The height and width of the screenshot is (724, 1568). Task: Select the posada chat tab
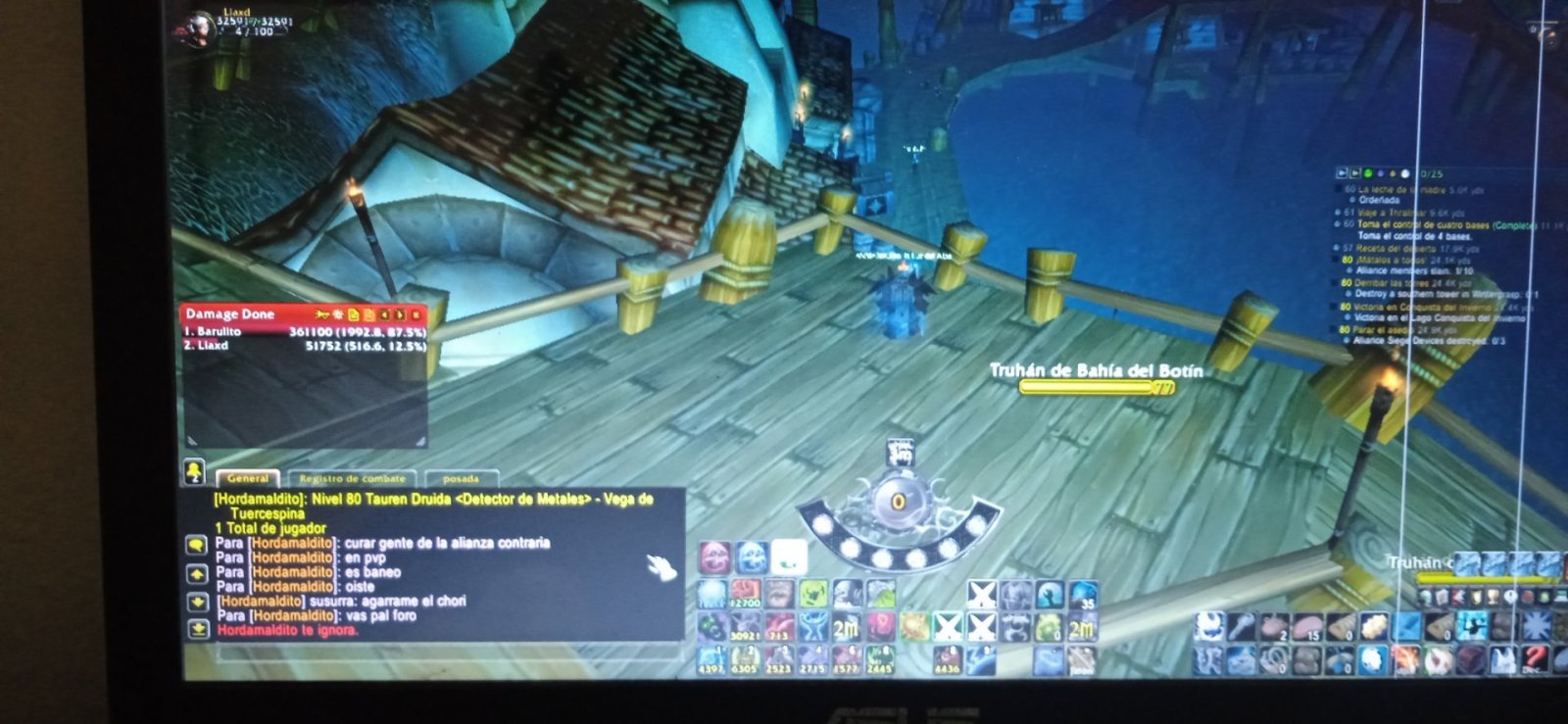pyautogui.click(x=461, y=479)
